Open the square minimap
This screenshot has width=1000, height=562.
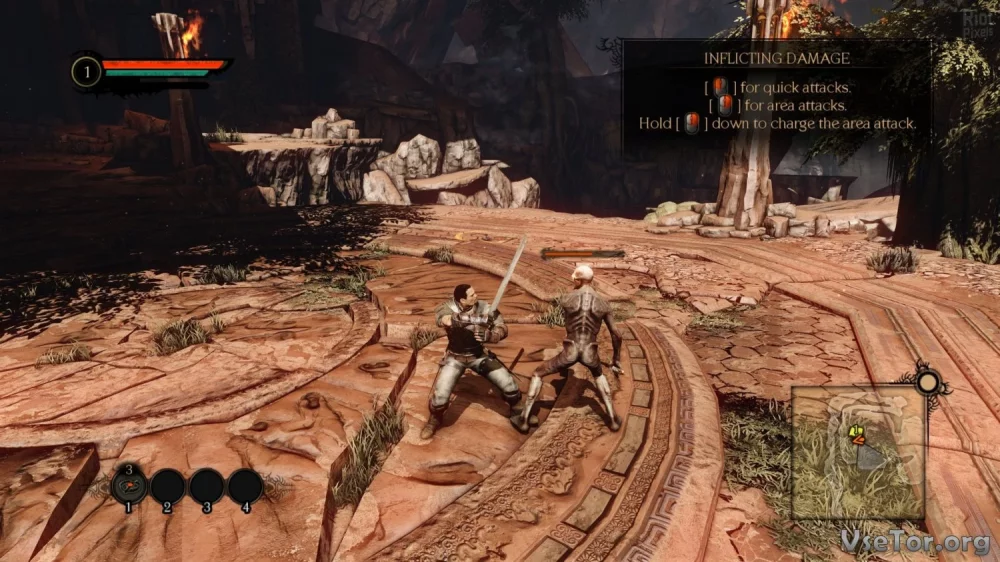tap(858, 452)
